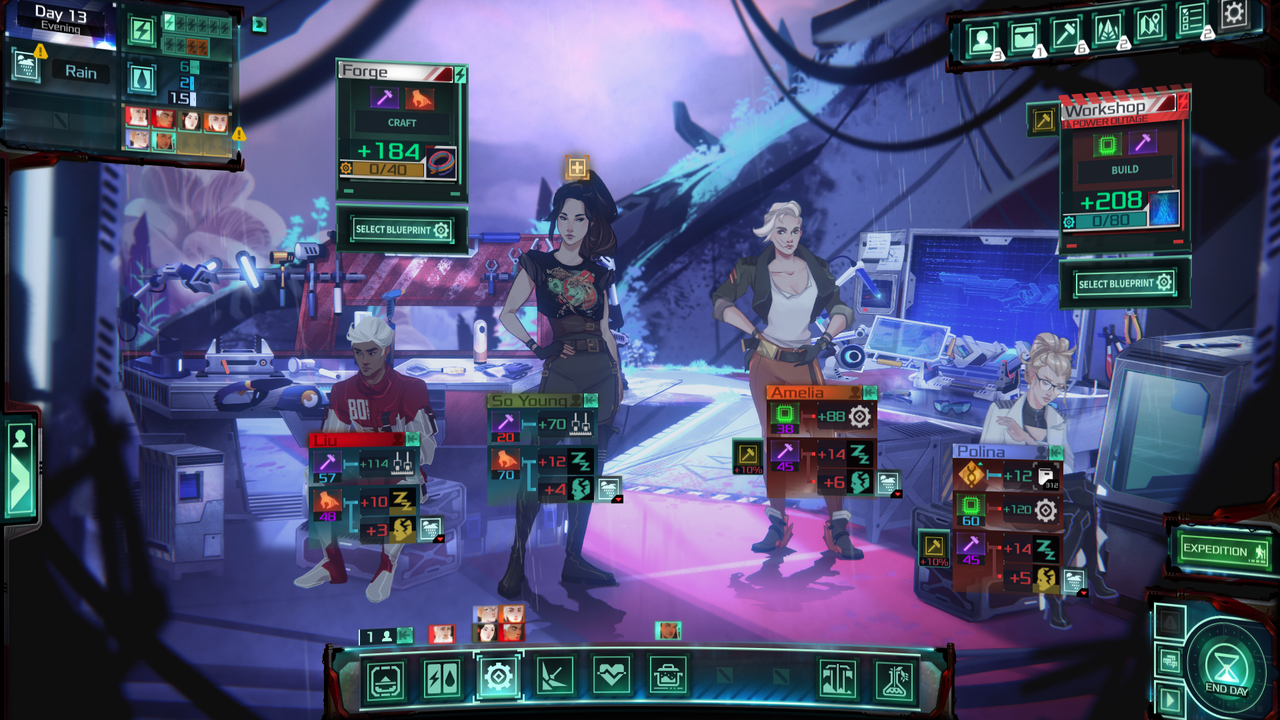The image size is (1280, 720).
Task: Open the crafting hammer icon in the top toolbar
Action: 1064,30
